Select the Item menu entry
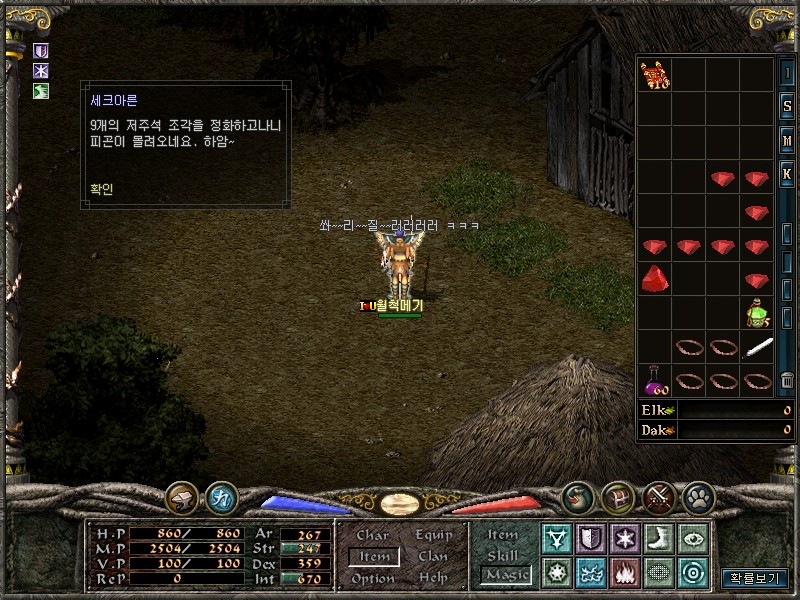The image size is (800, 600). coord(373,557)
